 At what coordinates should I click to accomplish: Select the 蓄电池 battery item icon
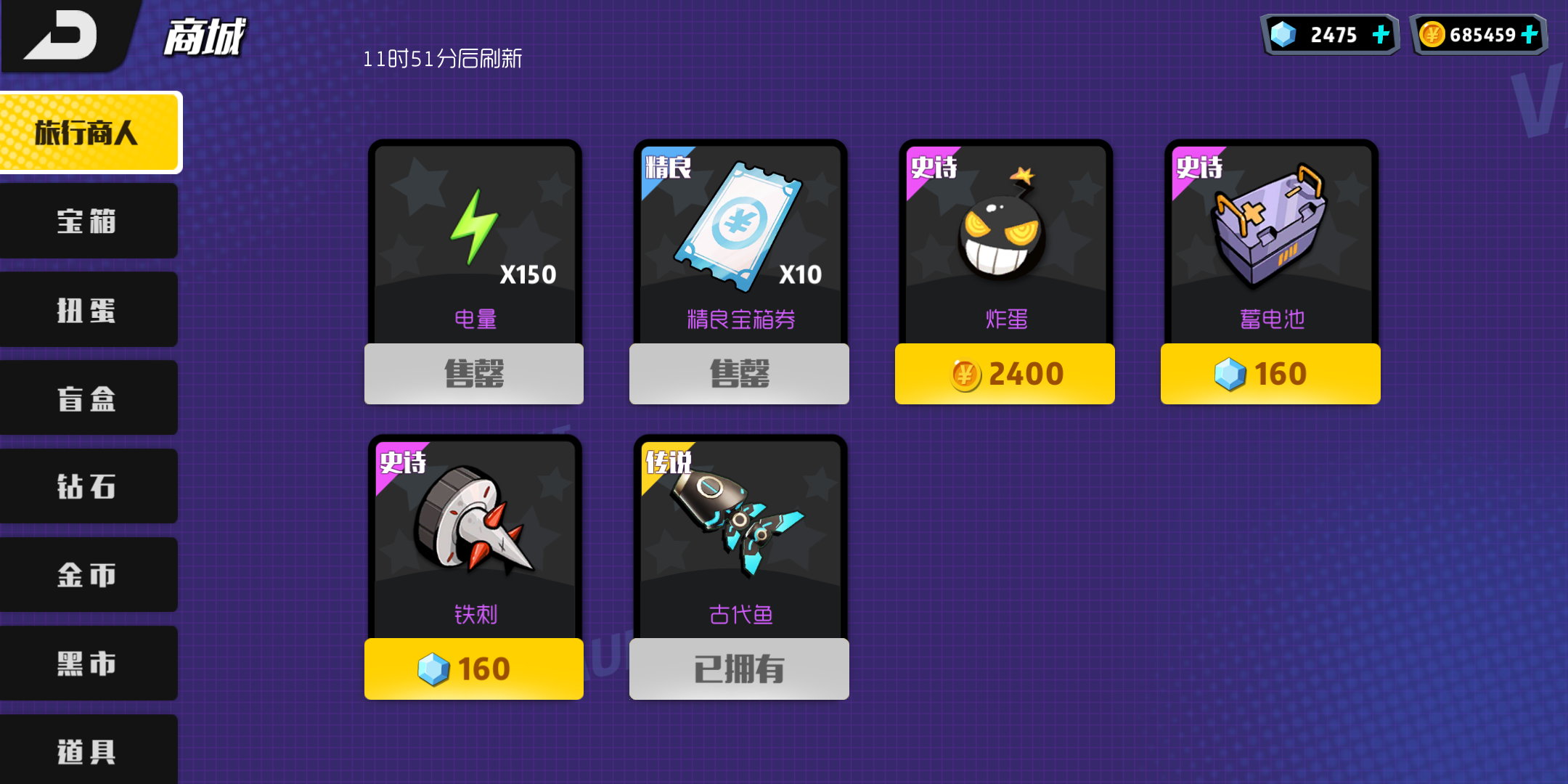click(1270, 225)
